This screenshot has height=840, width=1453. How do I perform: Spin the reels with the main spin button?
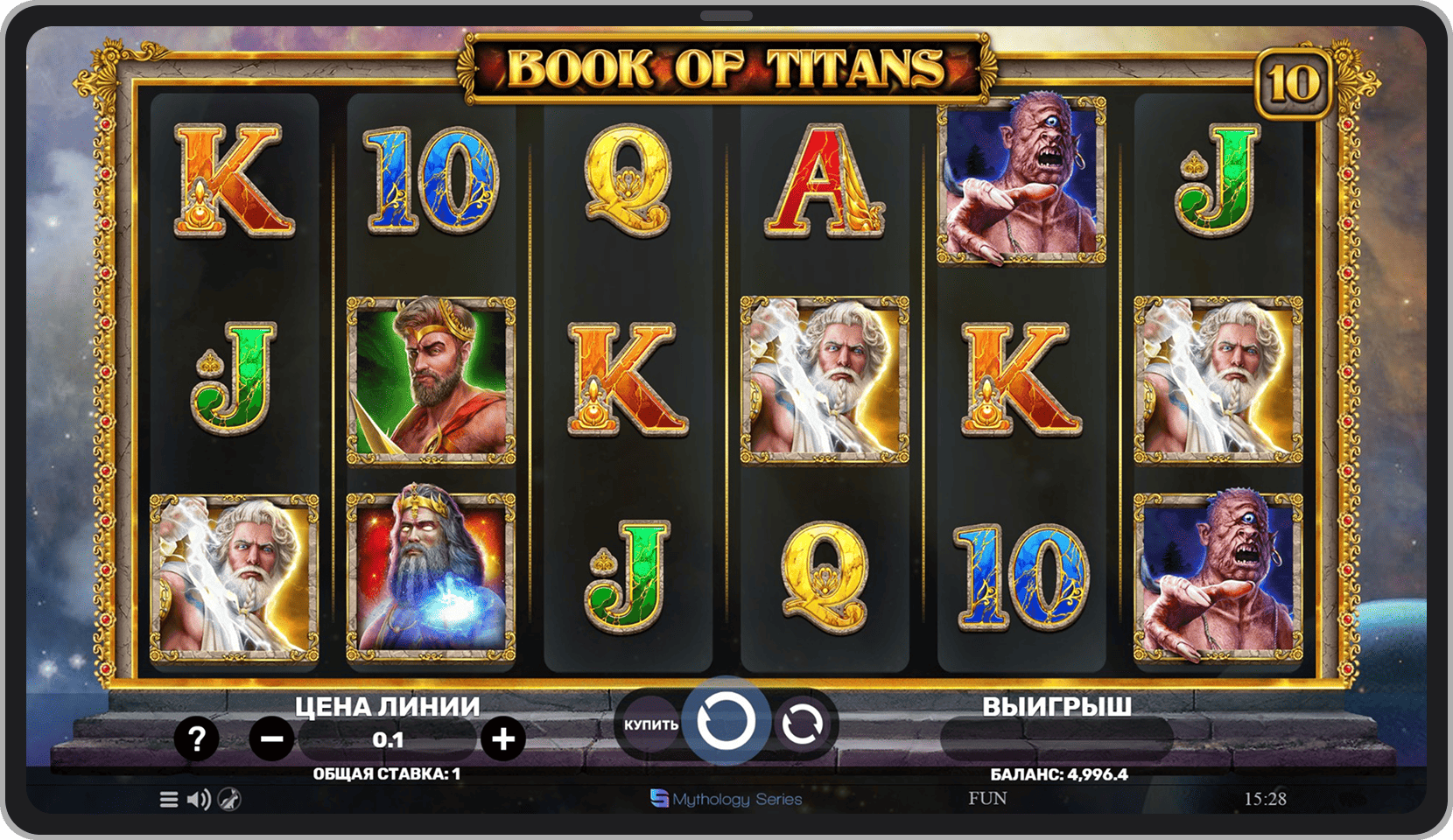pyautogui.click(x=726, y=723)
